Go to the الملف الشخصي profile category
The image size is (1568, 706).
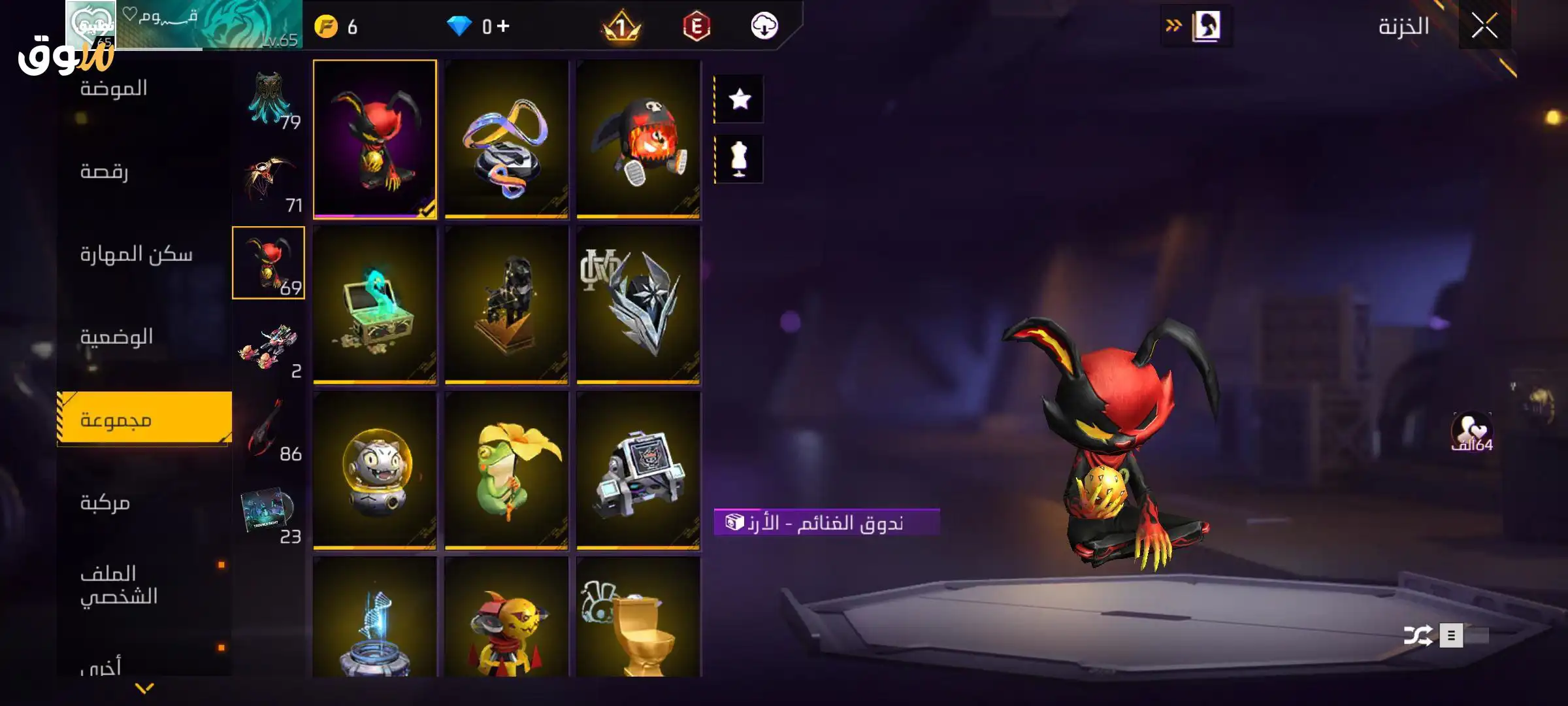pyautogui.click(x=119, y=585)
